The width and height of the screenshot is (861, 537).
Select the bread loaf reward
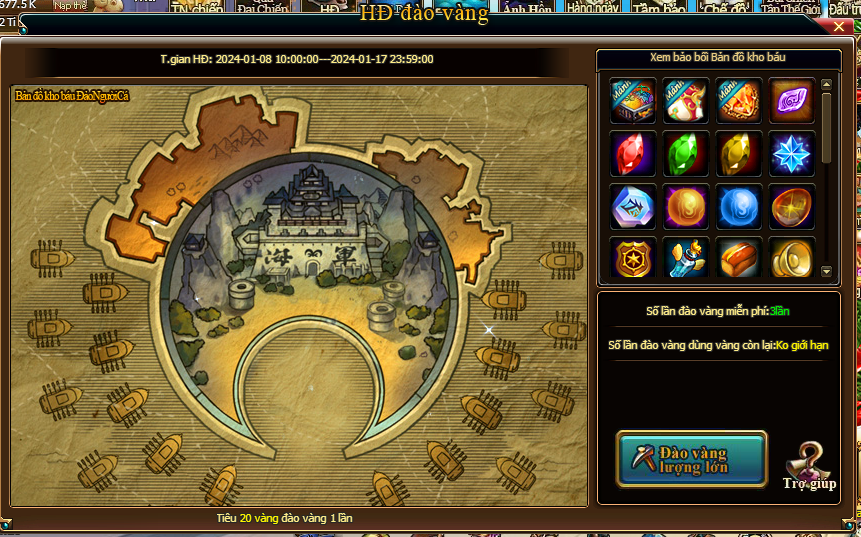pos(739,259)
